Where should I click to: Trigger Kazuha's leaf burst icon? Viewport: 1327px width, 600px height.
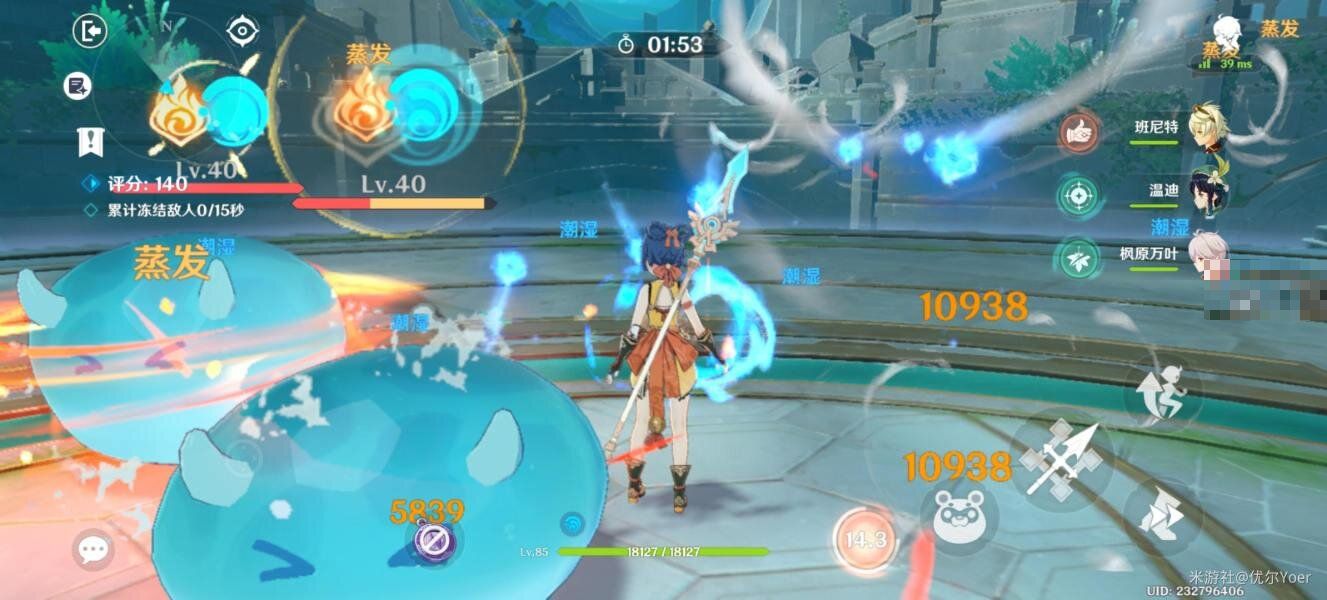(x=1079, y=258)
